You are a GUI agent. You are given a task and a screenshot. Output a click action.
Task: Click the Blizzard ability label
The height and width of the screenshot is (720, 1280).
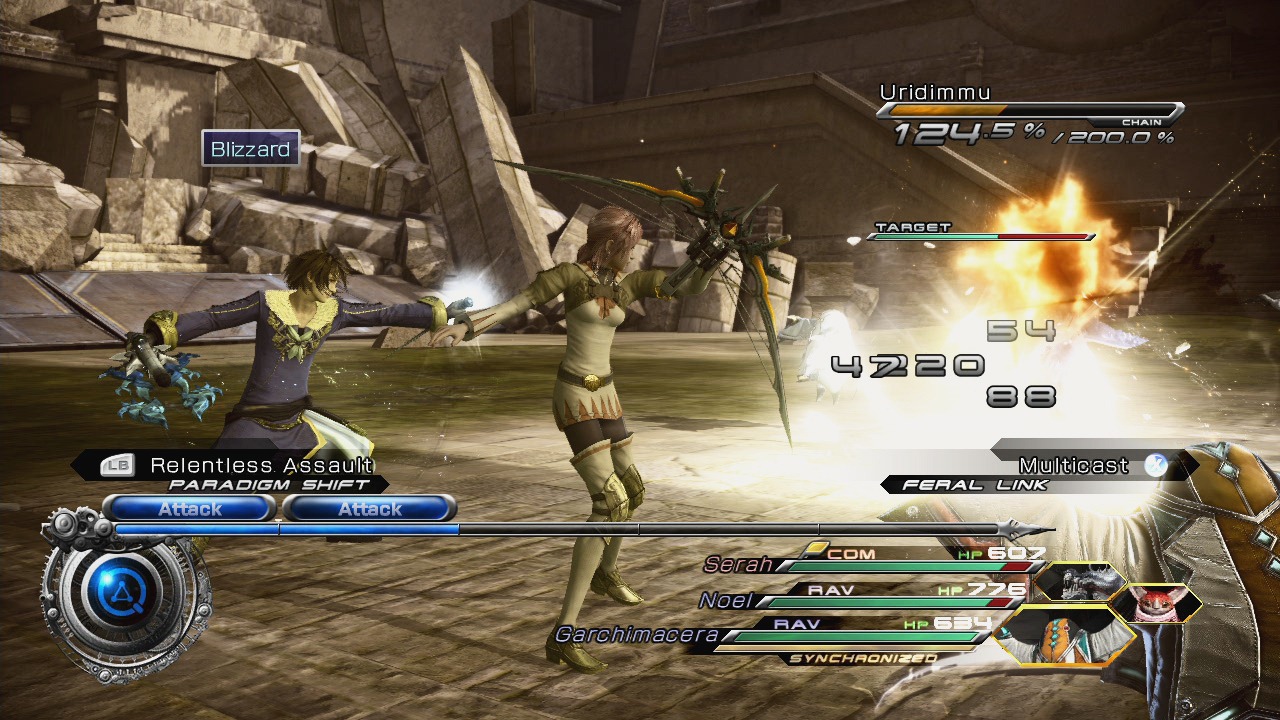pos(251,150)
